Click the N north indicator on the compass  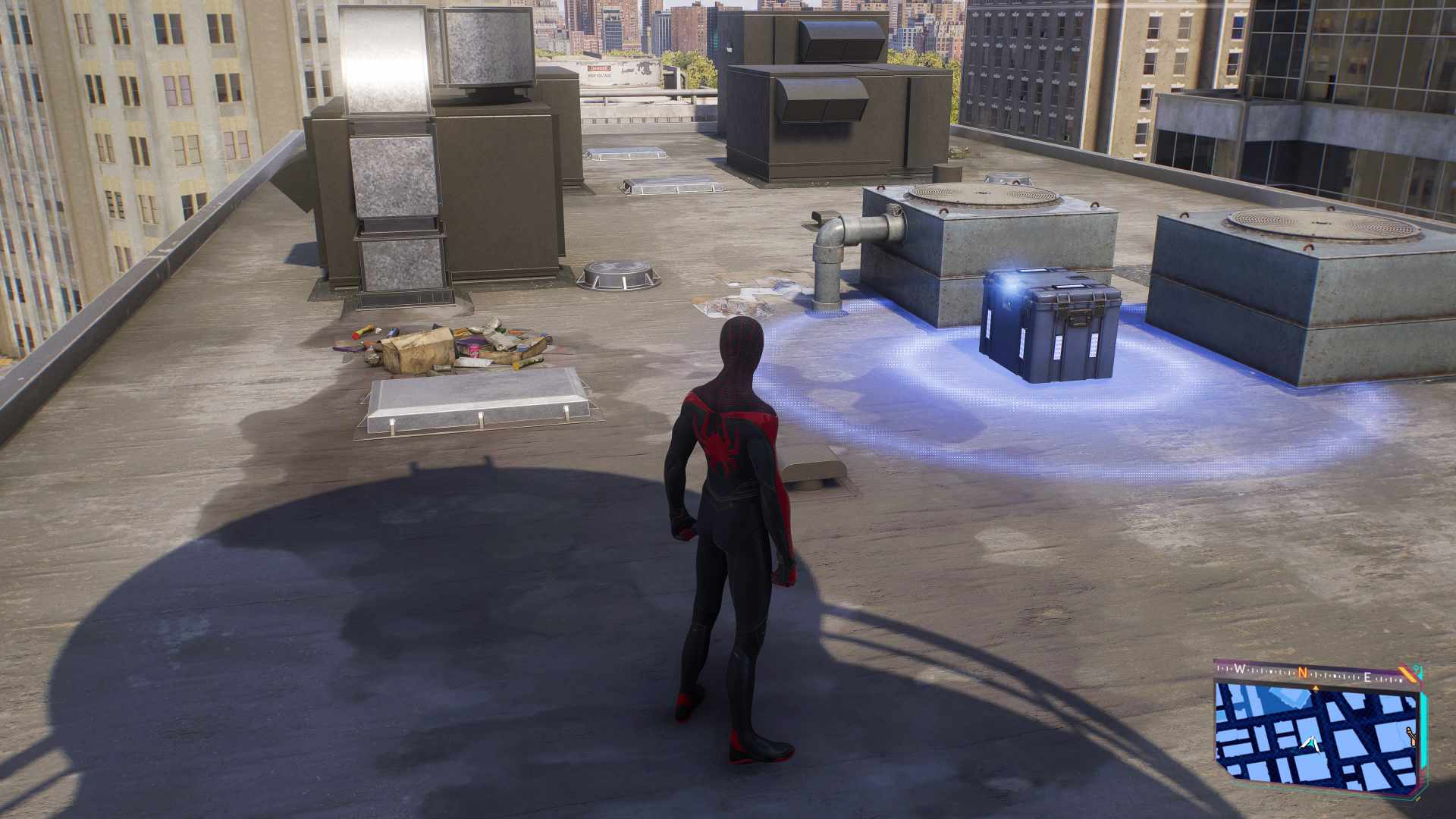(x=1302, y=671)
